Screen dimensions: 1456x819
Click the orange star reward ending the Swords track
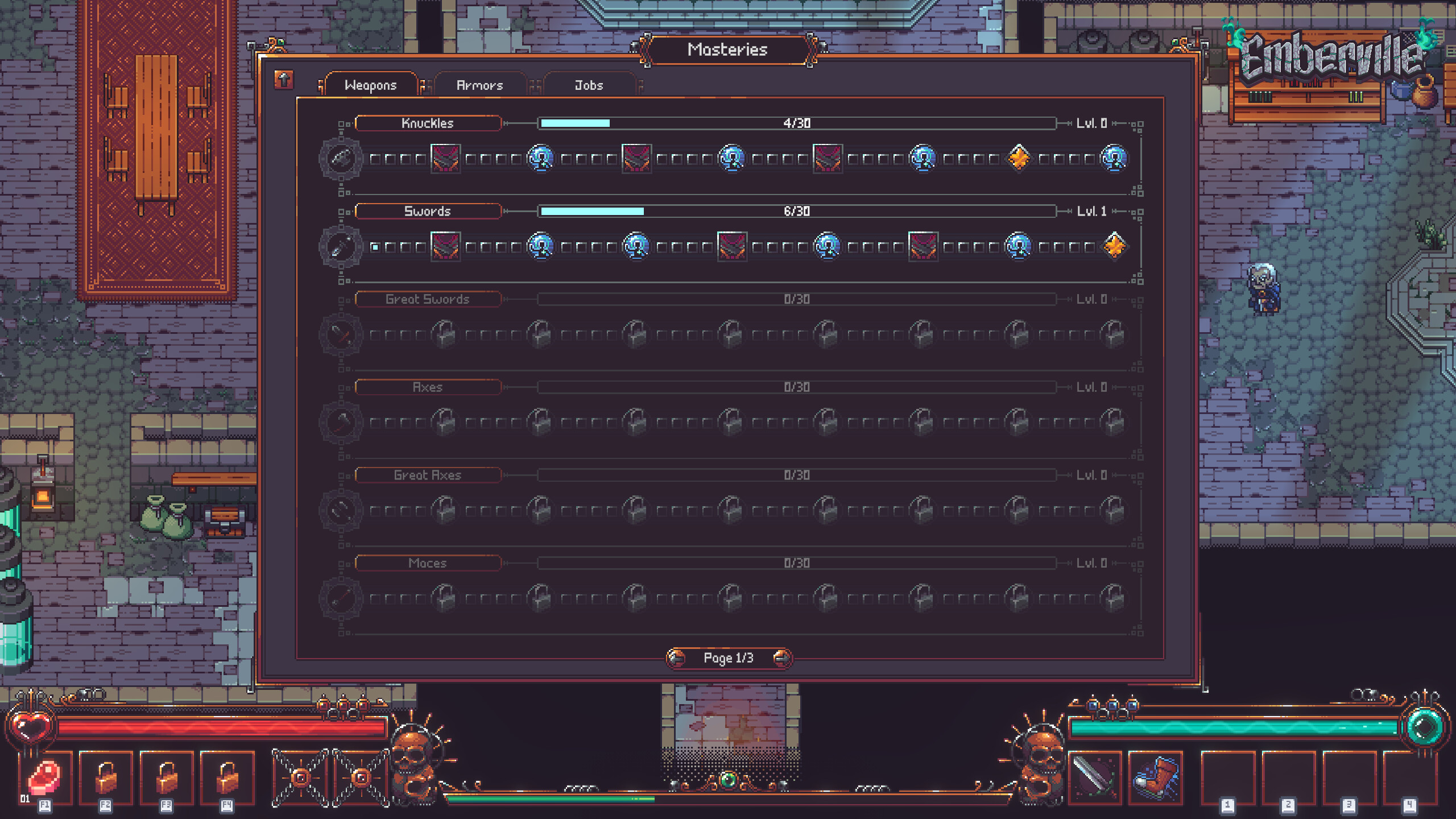pos(1114,246)
